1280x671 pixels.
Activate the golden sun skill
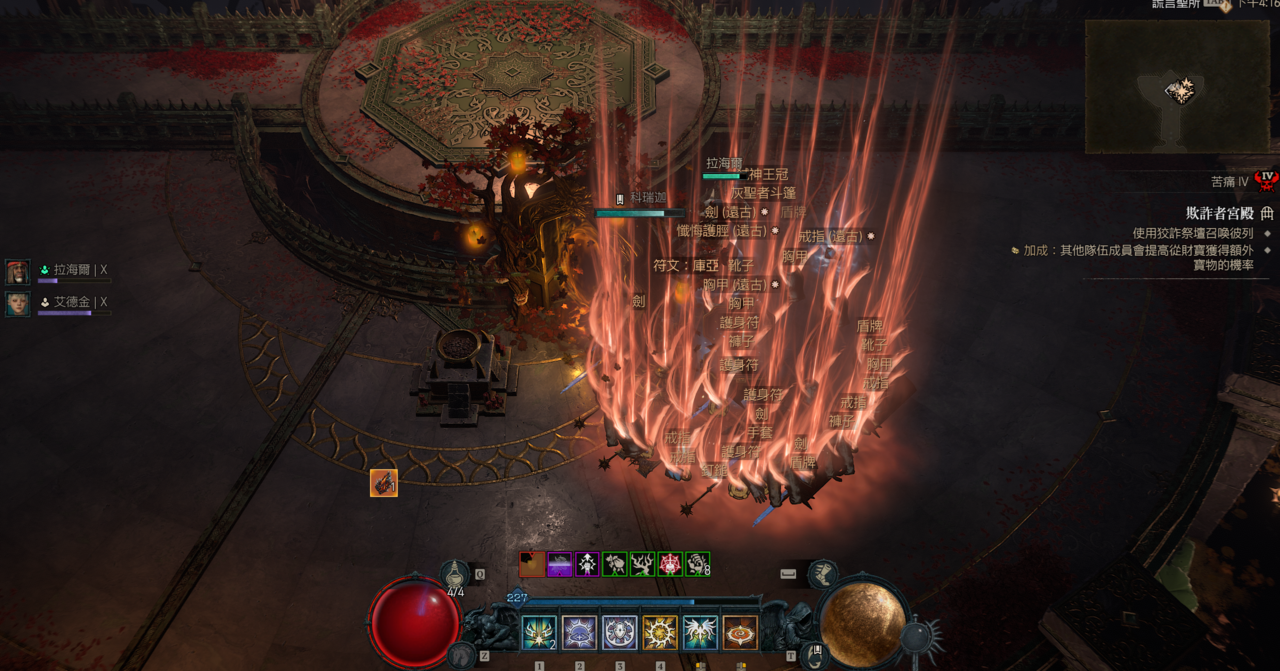point(660,633)
